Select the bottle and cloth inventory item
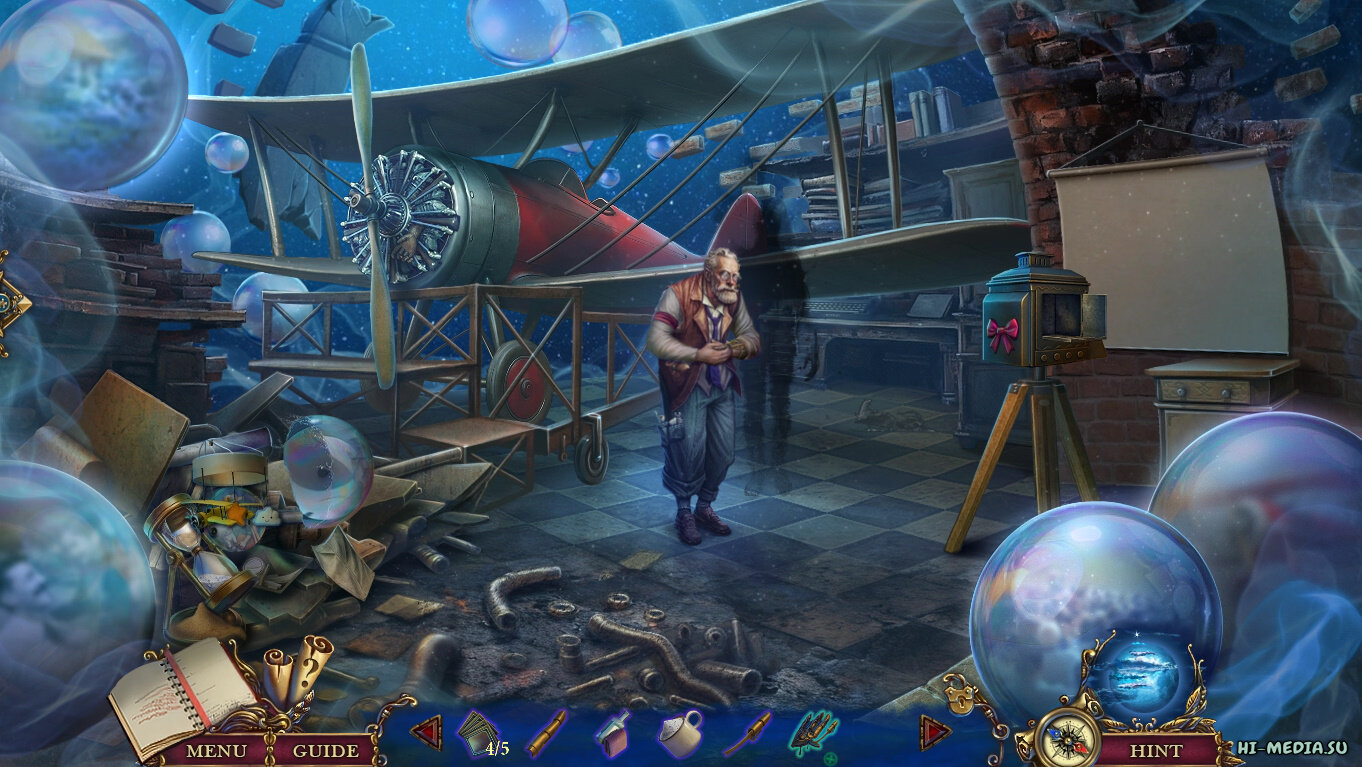The height and width of the screenshot is (767, 1362). pos(612,733)
